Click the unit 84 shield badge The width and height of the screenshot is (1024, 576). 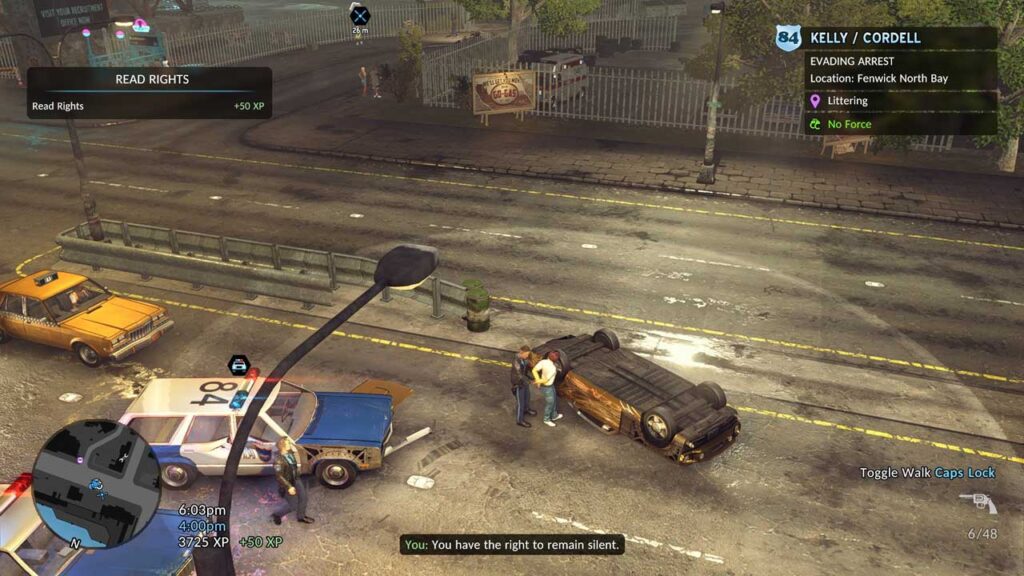pos(788,38)
